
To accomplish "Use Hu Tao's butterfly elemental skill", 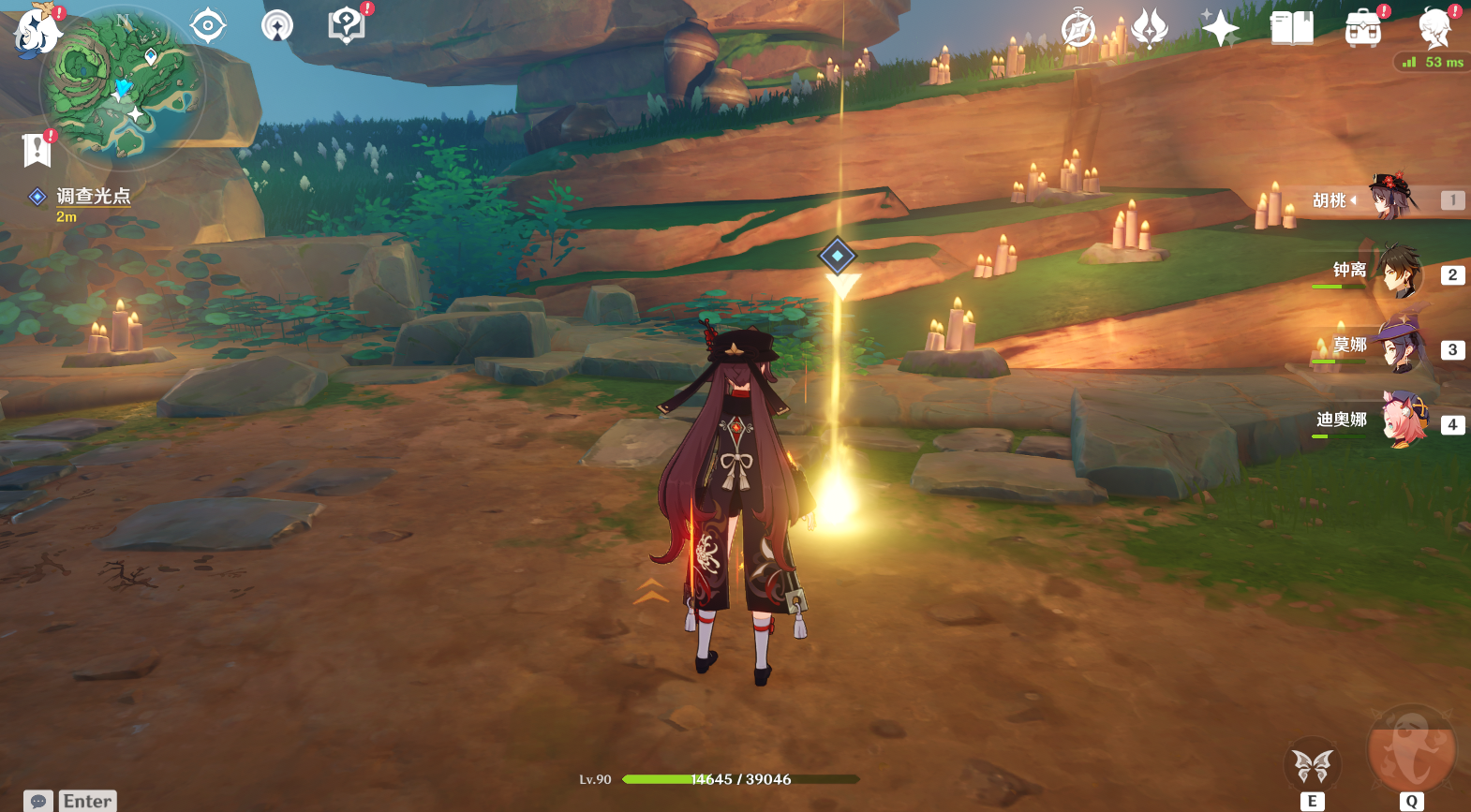I will click(x=1312, y=766).
